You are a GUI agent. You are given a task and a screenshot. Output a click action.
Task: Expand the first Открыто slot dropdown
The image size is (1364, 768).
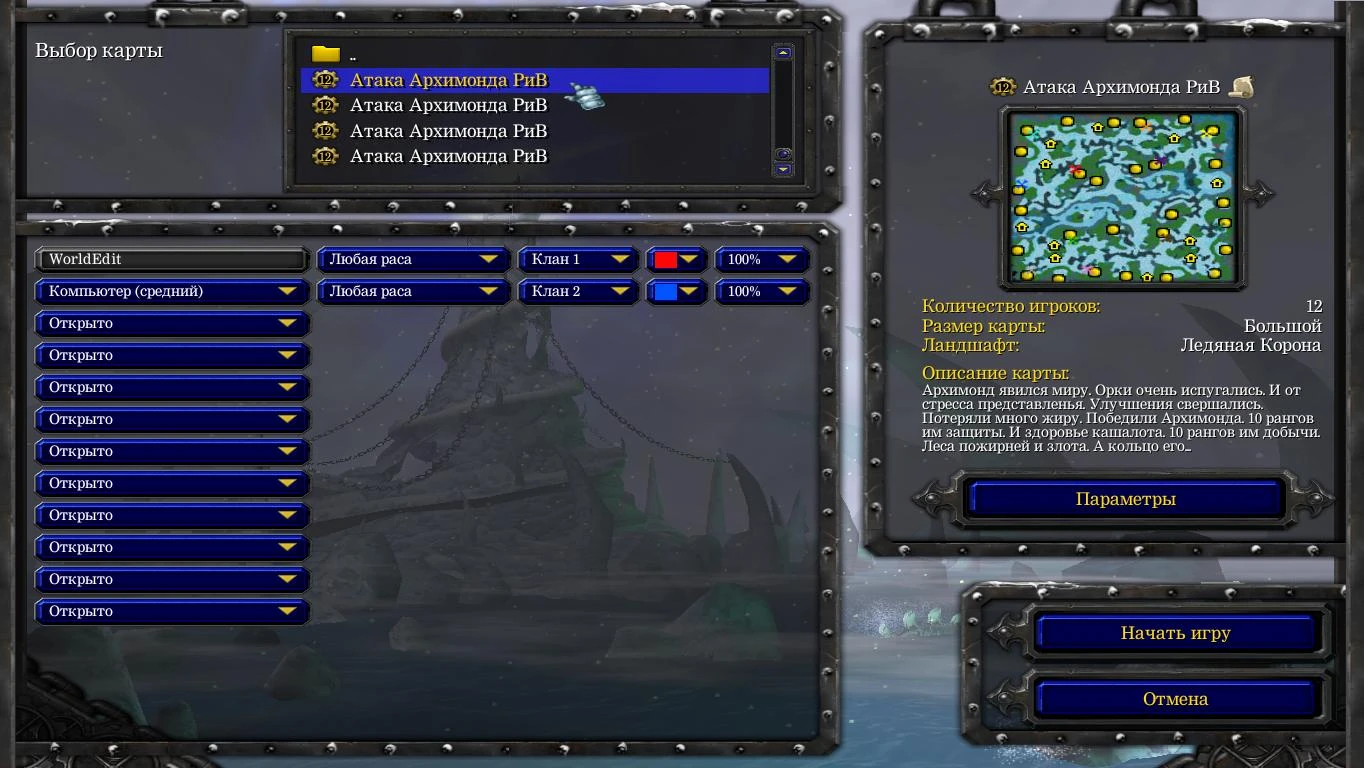point(171,323)
